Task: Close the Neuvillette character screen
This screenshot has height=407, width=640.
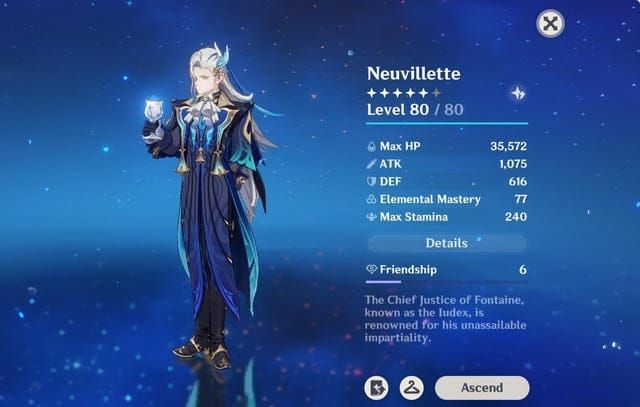Action: pos(550,24)
